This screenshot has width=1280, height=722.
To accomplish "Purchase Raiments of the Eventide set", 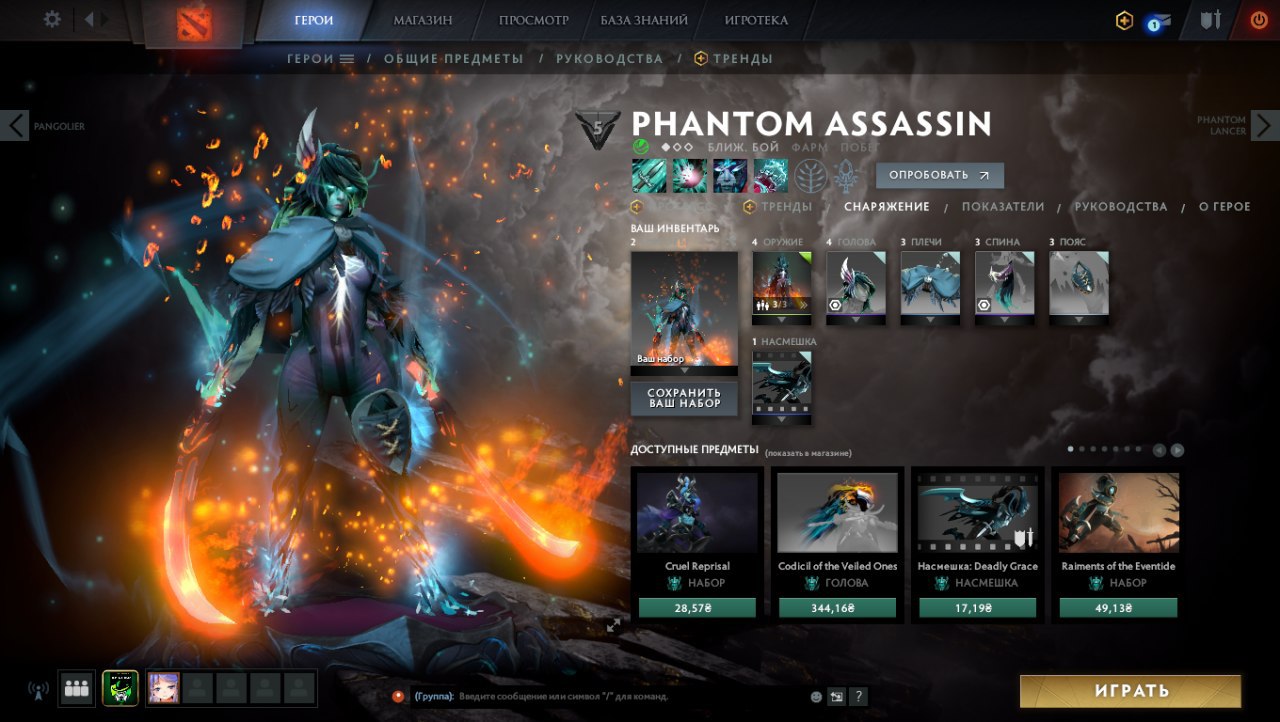I will click(1118, 608).
